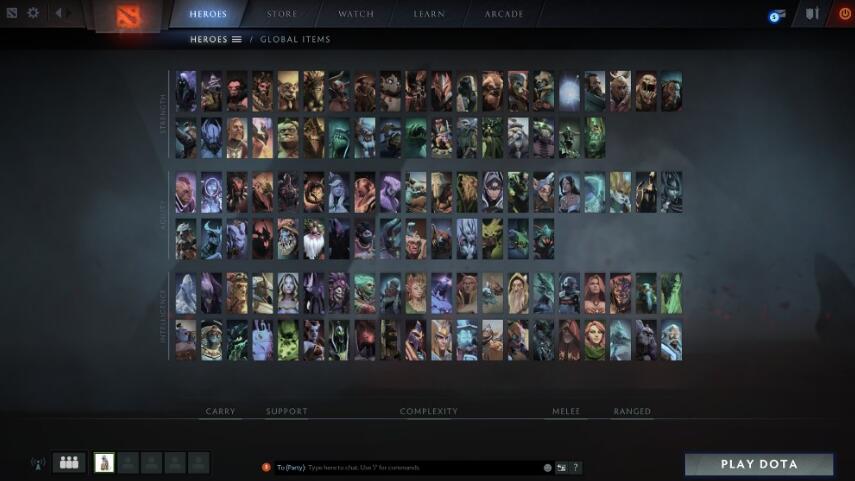Open the party members icon
Viewport: 855px width, 481px height.
point(69,463)
